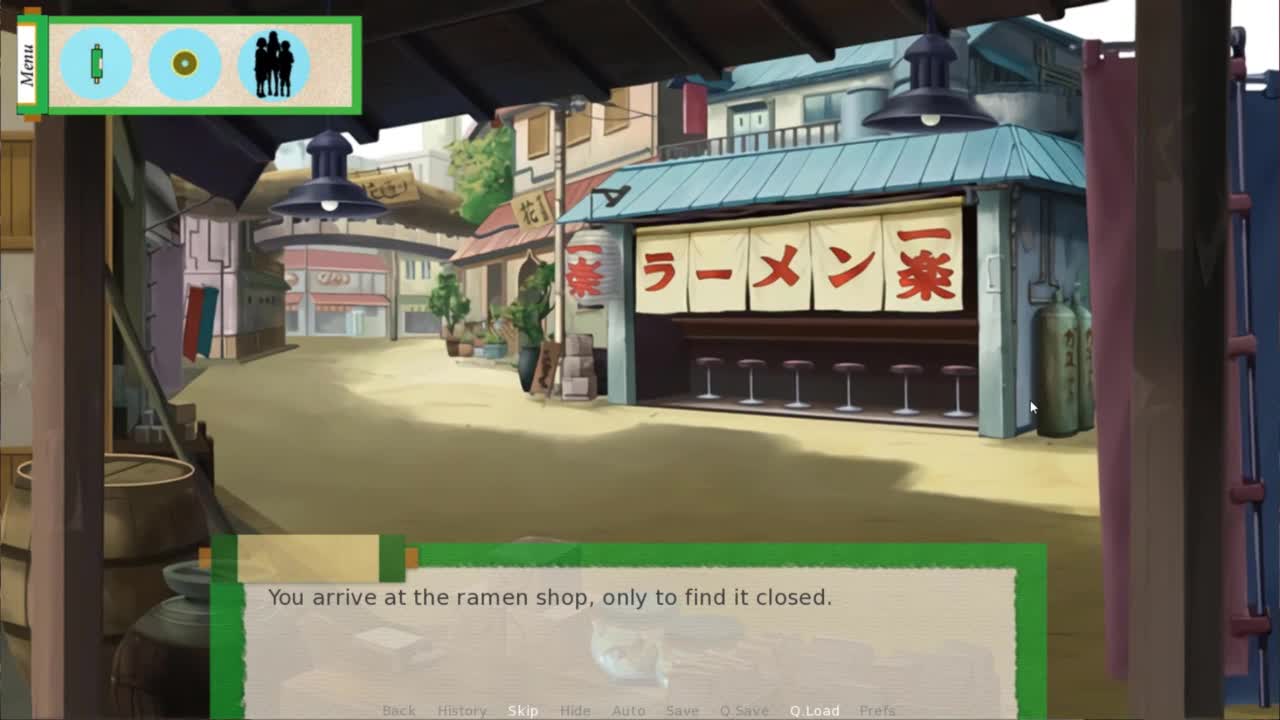The width and height of the screenshot is (1280, 720).
Task: Open the character silhouettes icon
Action: click(273, 64)
